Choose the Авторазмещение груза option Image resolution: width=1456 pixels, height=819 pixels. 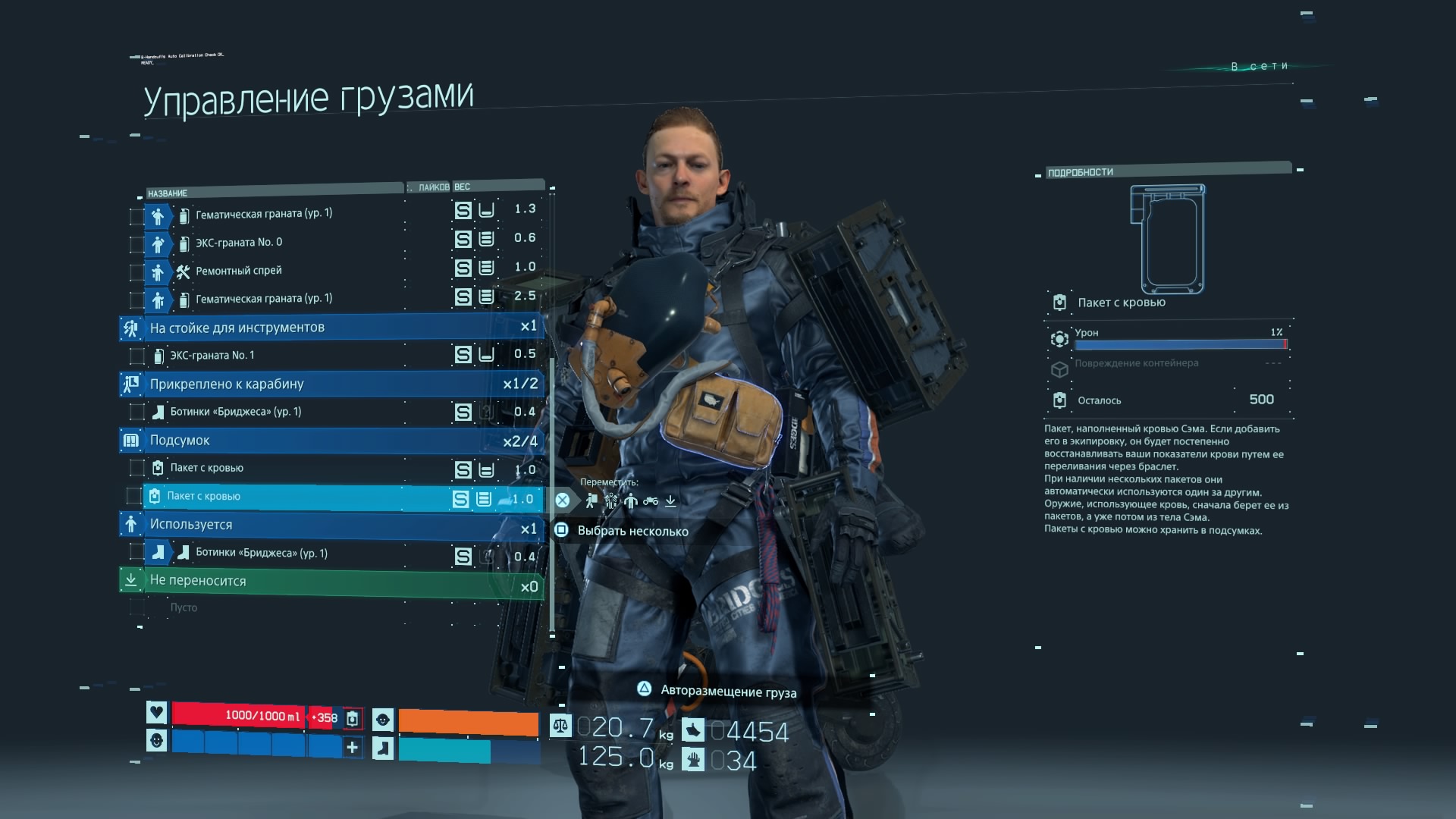point(727,691)
